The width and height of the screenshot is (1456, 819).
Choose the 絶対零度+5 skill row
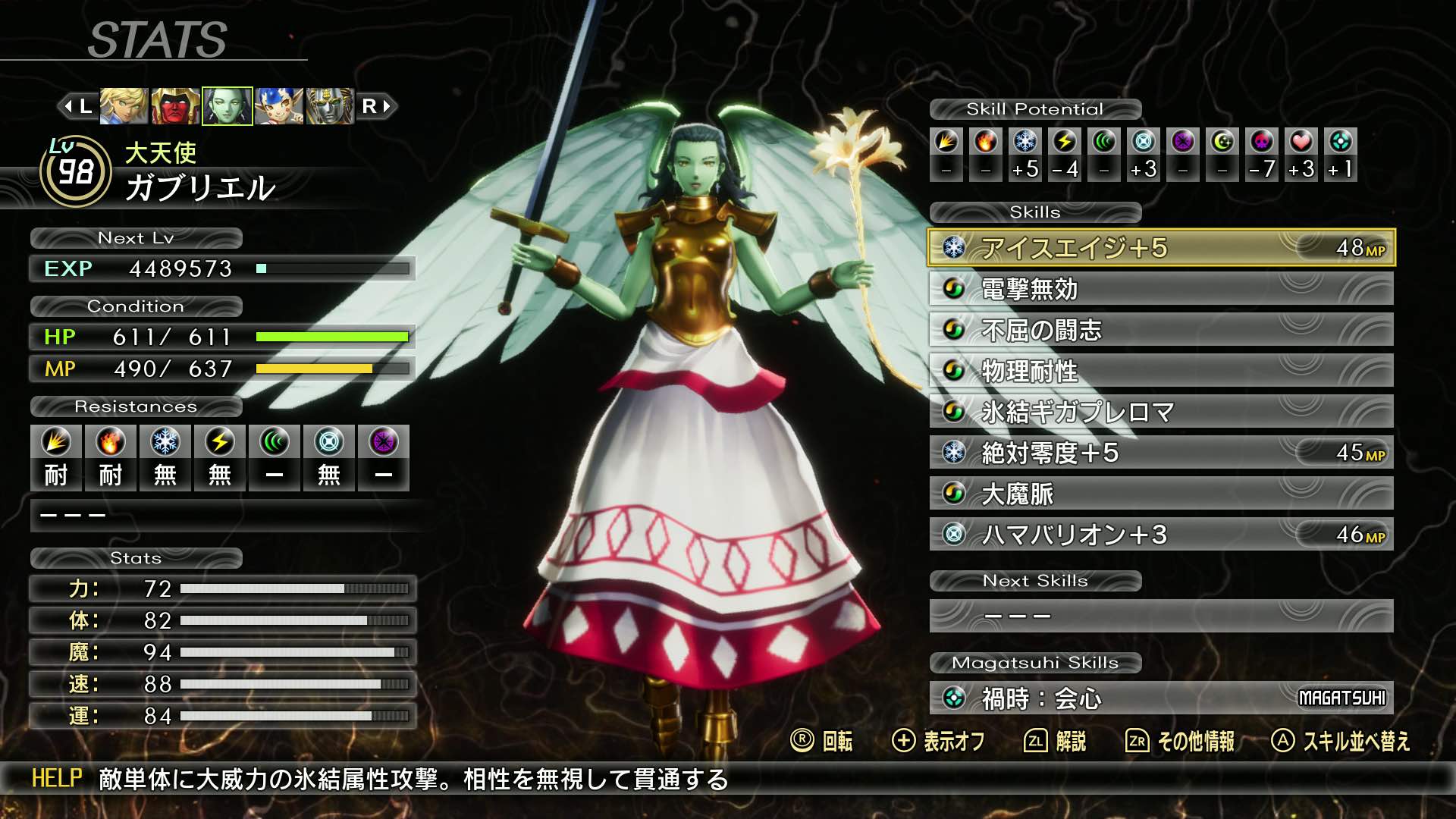[x=1160, y=453]
